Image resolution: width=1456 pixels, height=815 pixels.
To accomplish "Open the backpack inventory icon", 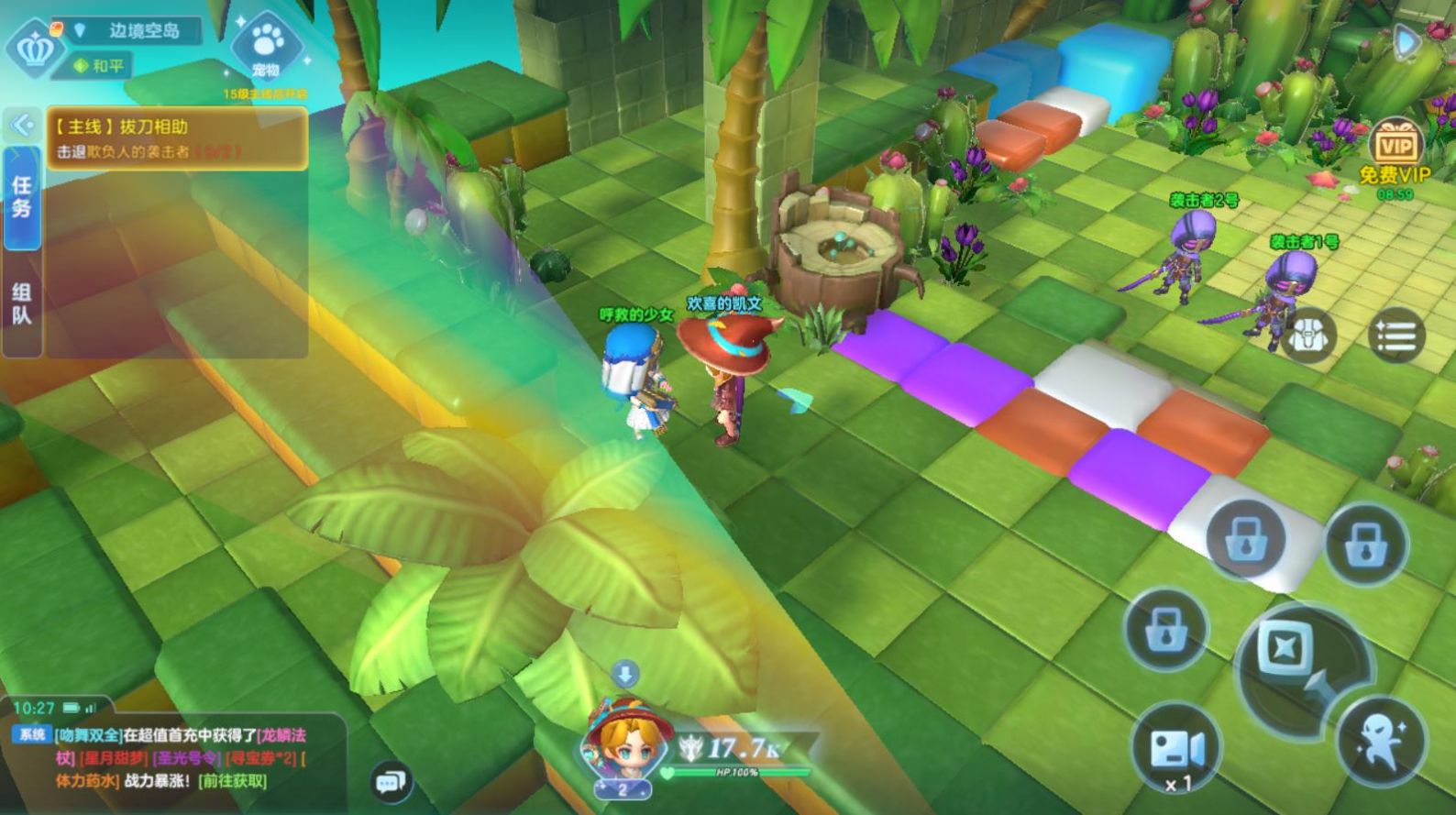I will (1307, 336).
